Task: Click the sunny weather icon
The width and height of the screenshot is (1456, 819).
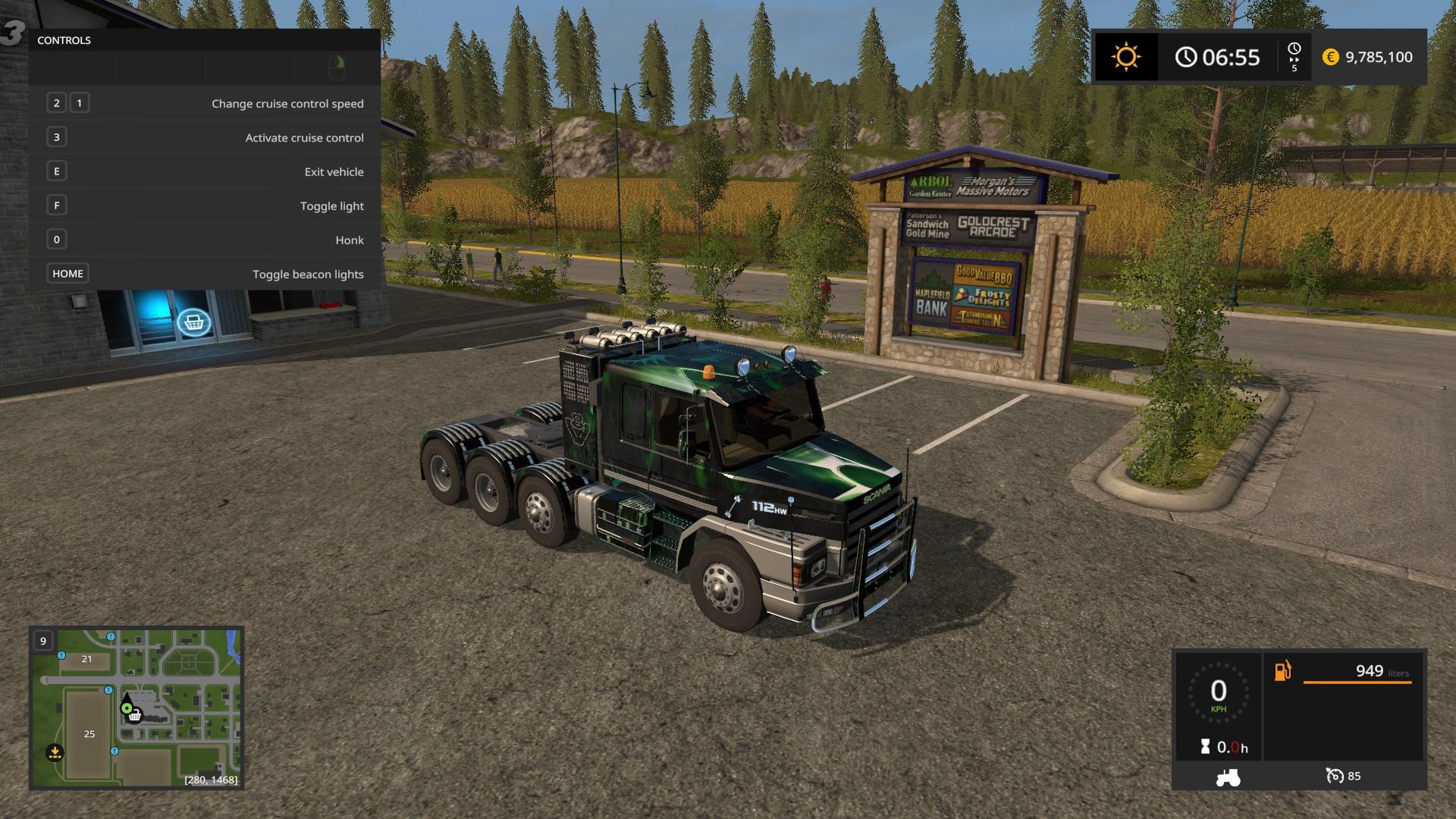Action: pos(1125,57)
